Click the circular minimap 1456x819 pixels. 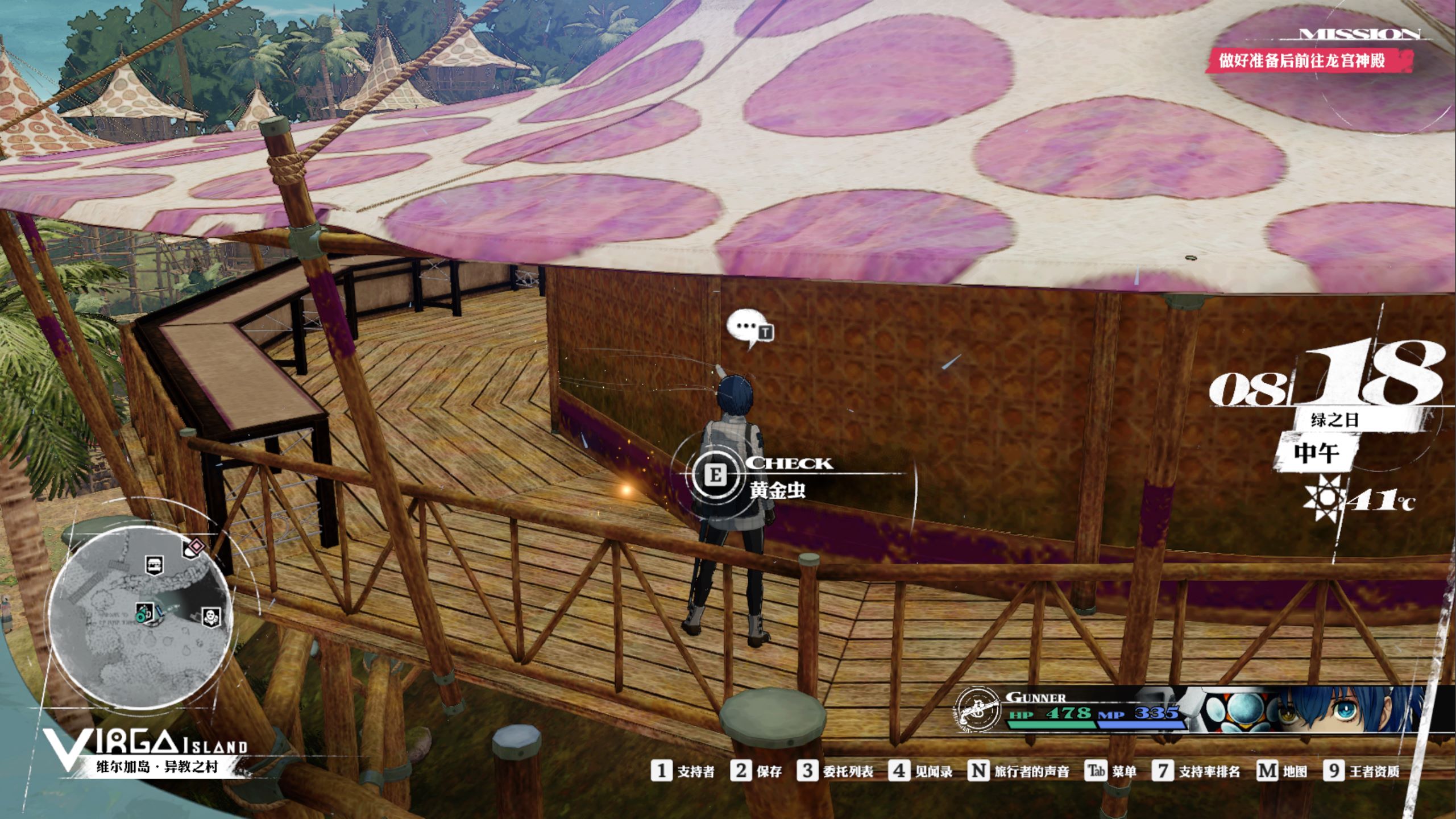[140, 617]
